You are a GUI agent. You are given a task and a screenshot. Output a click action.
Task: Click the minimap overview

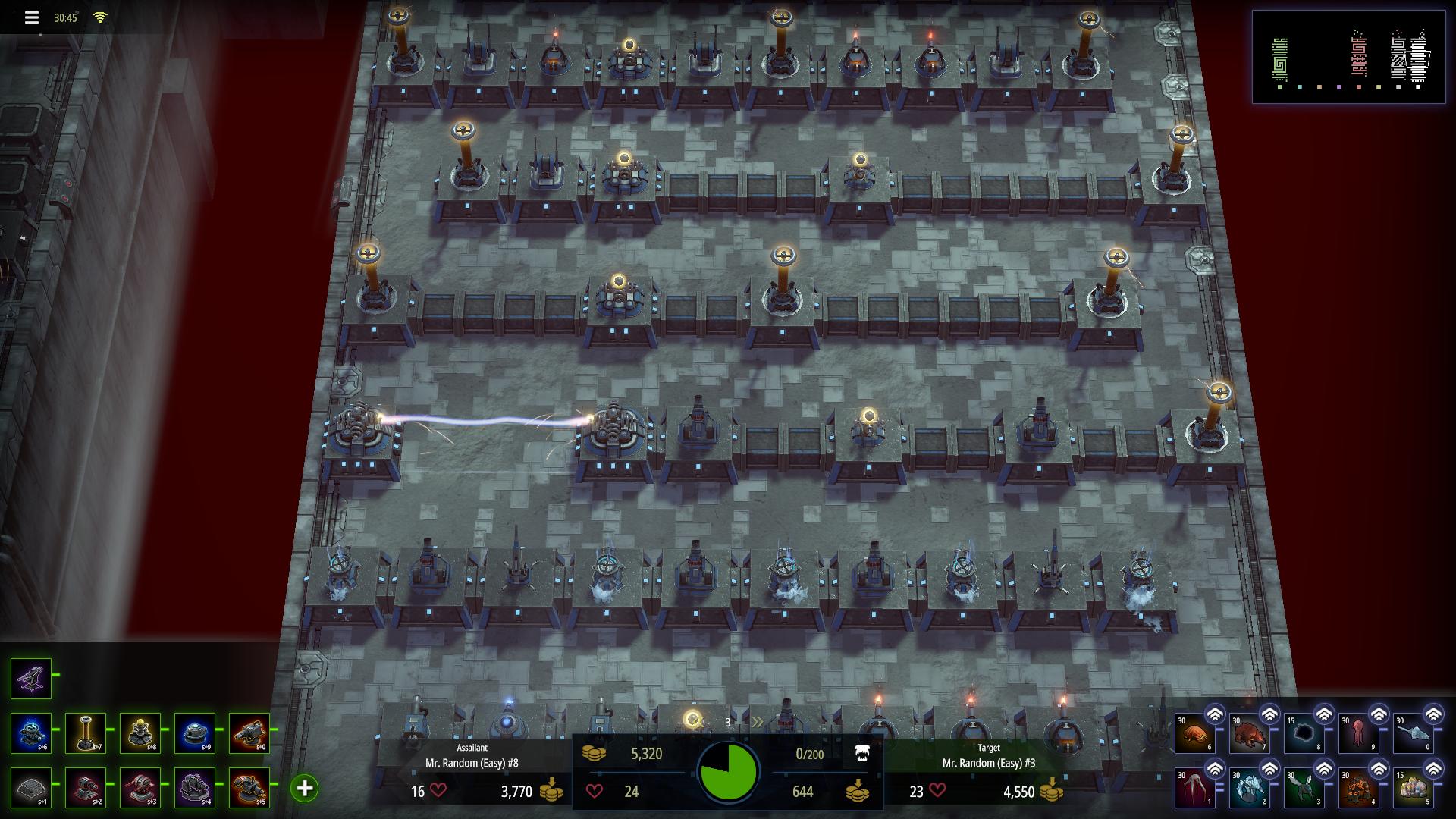[1348, 56]
